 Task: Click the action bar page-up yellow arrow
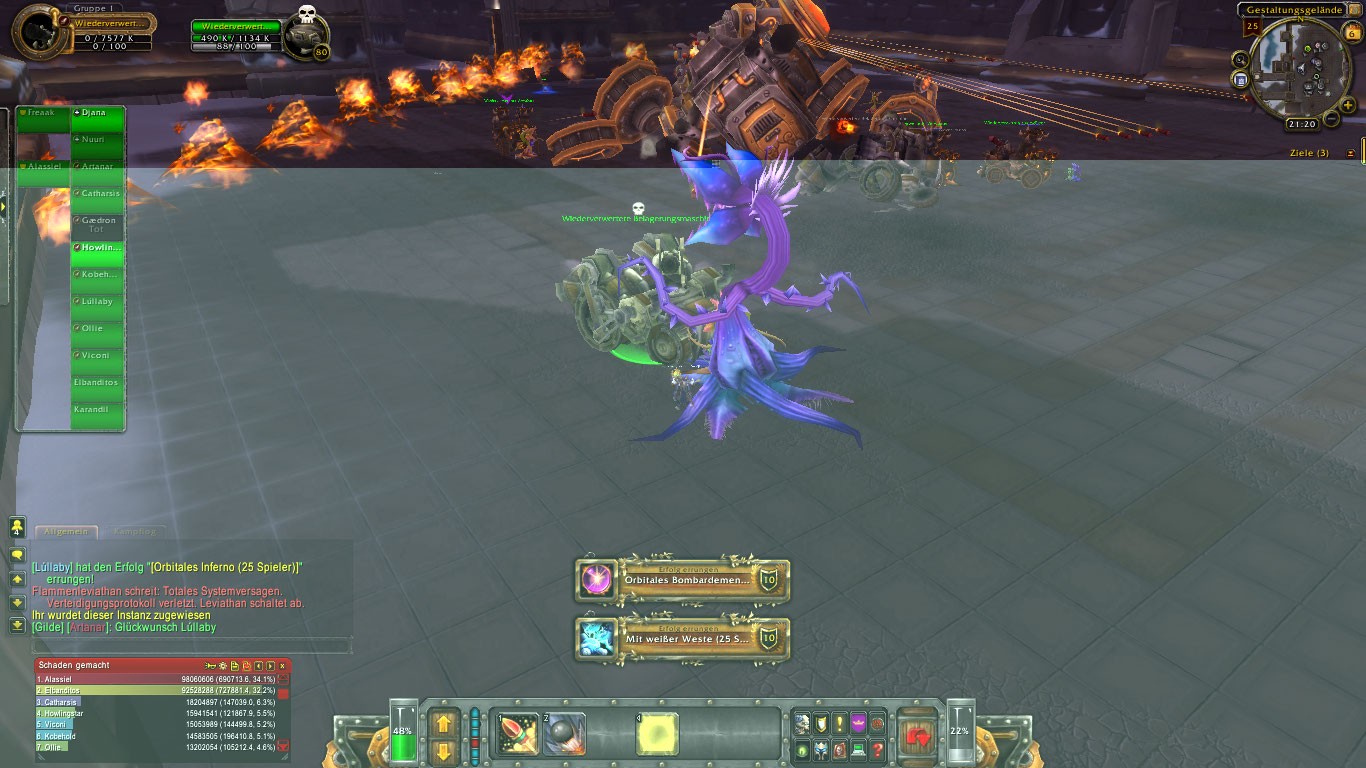coord(444,722)
